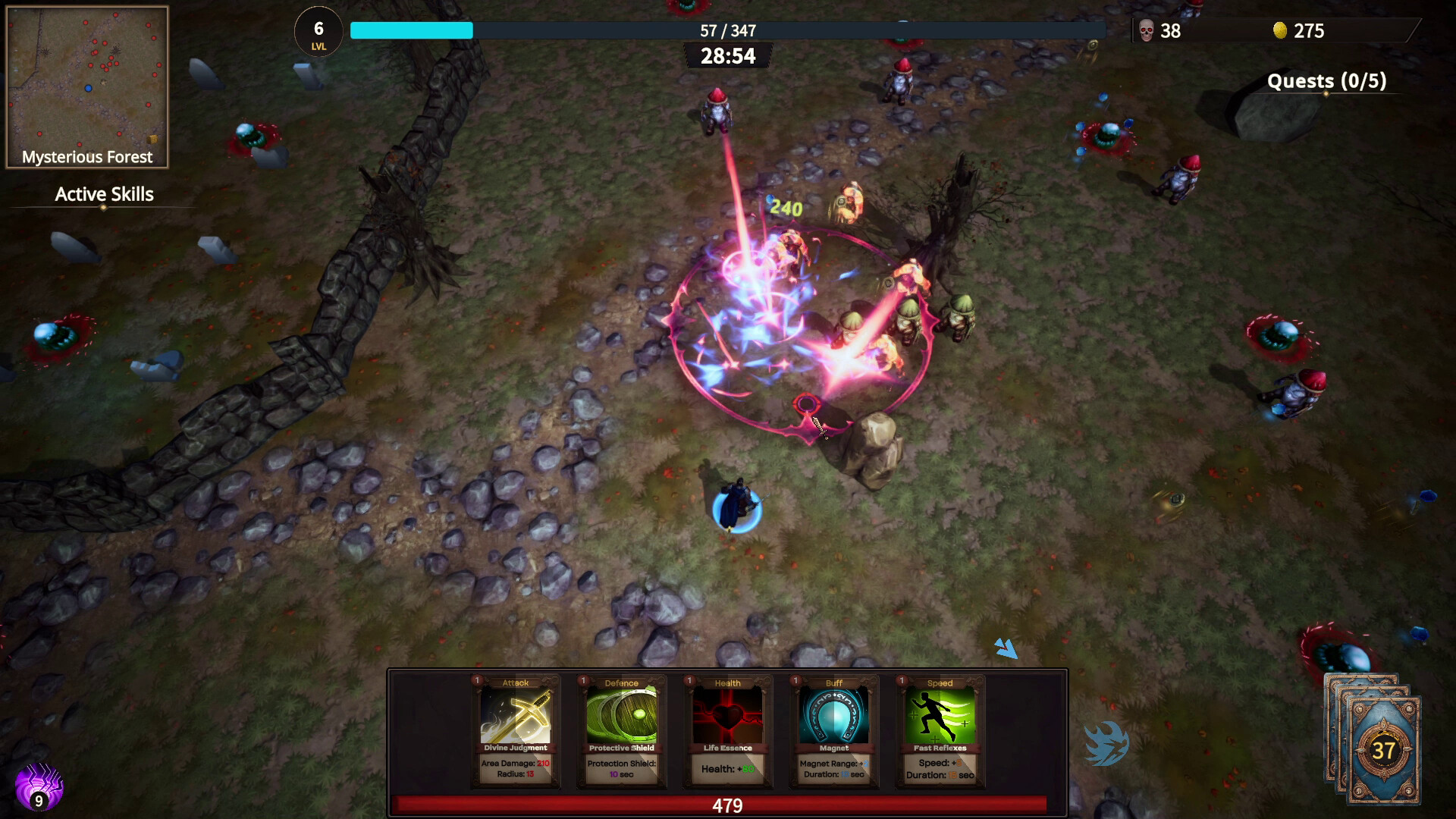Image resolution: width=1456 pixels, height=819 pixels.
Task: Toggle the Buff card's level 1 badge
Action: 793,682
